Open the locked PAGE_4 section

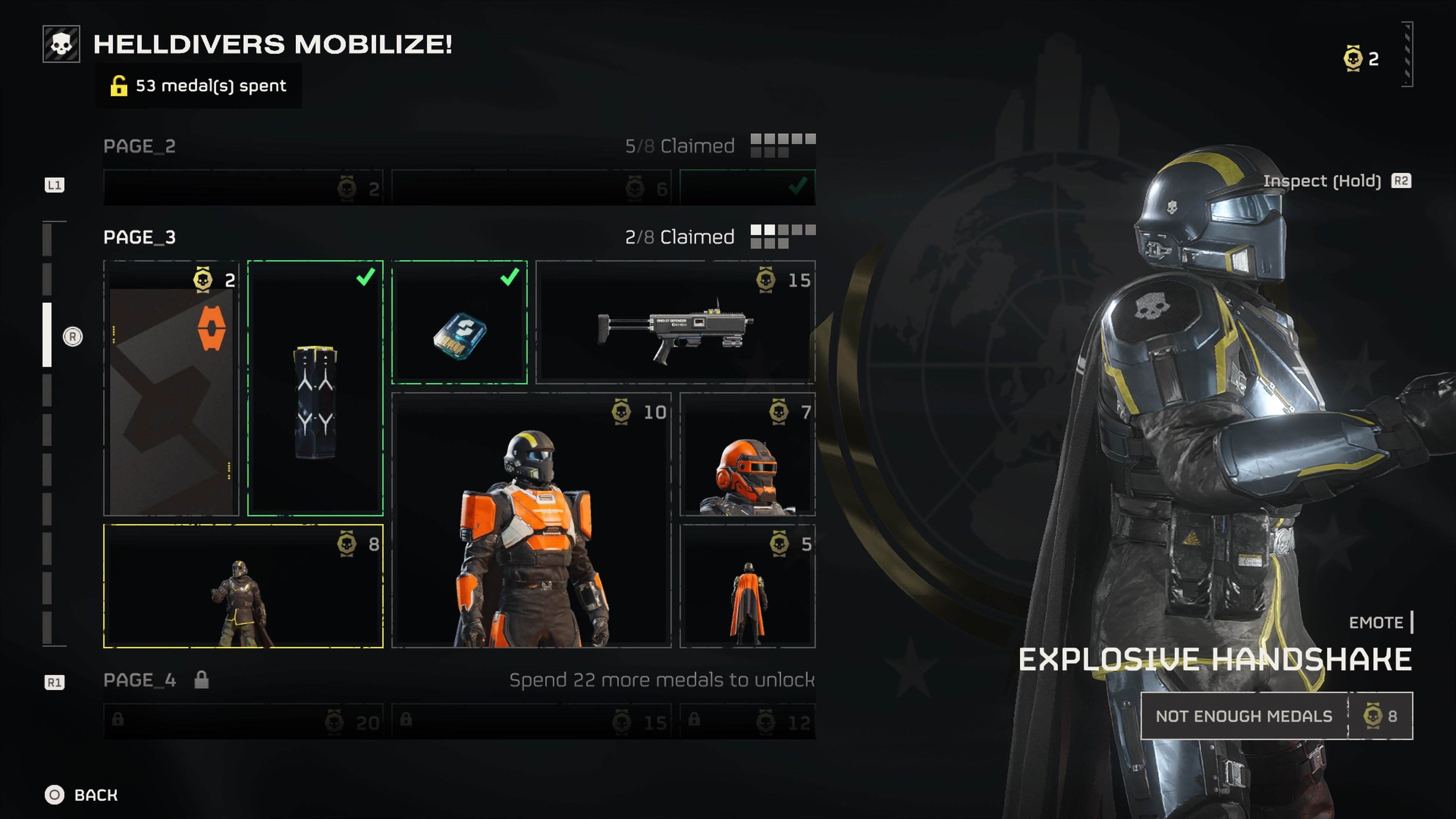point(140,680)
